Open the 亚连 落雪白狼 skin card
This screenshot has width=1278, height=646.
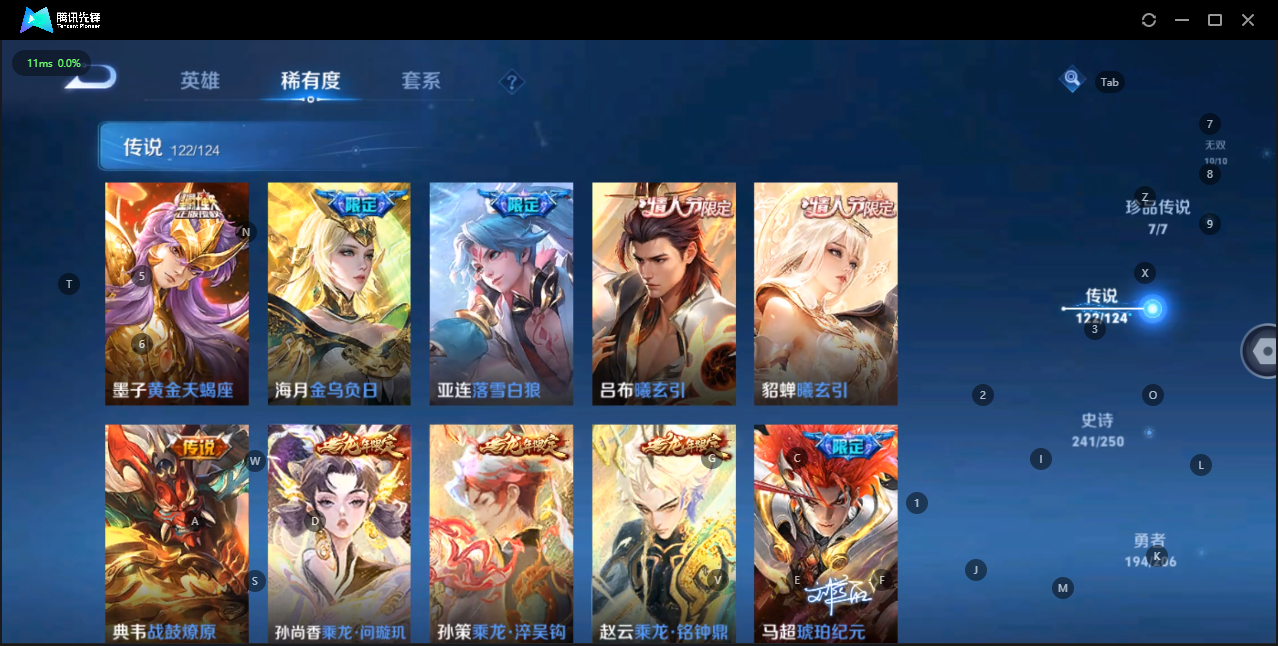pyautogui.click(x=501, y=293)
